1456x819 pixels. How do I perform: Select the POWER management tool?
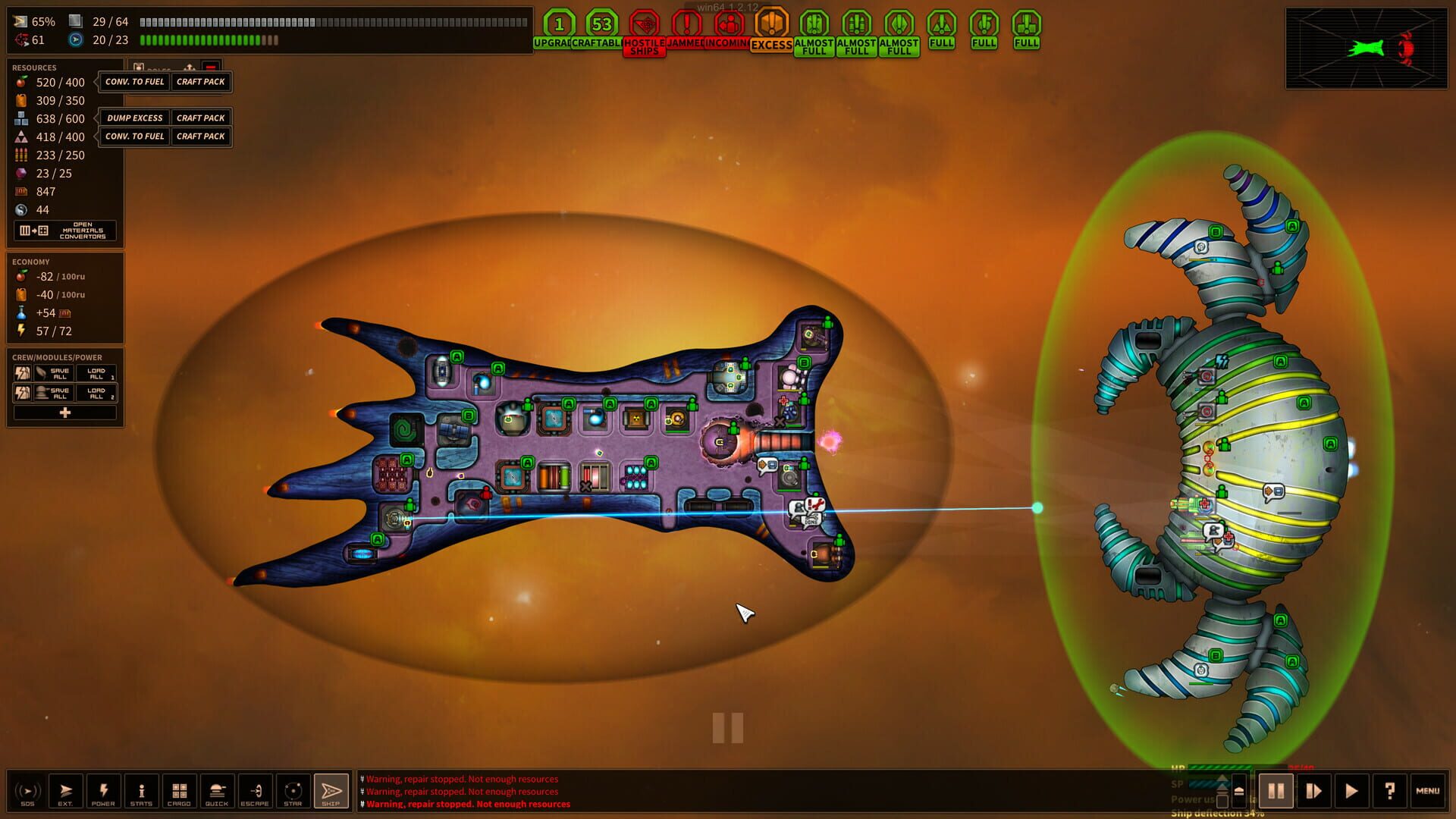coord(104,791)
